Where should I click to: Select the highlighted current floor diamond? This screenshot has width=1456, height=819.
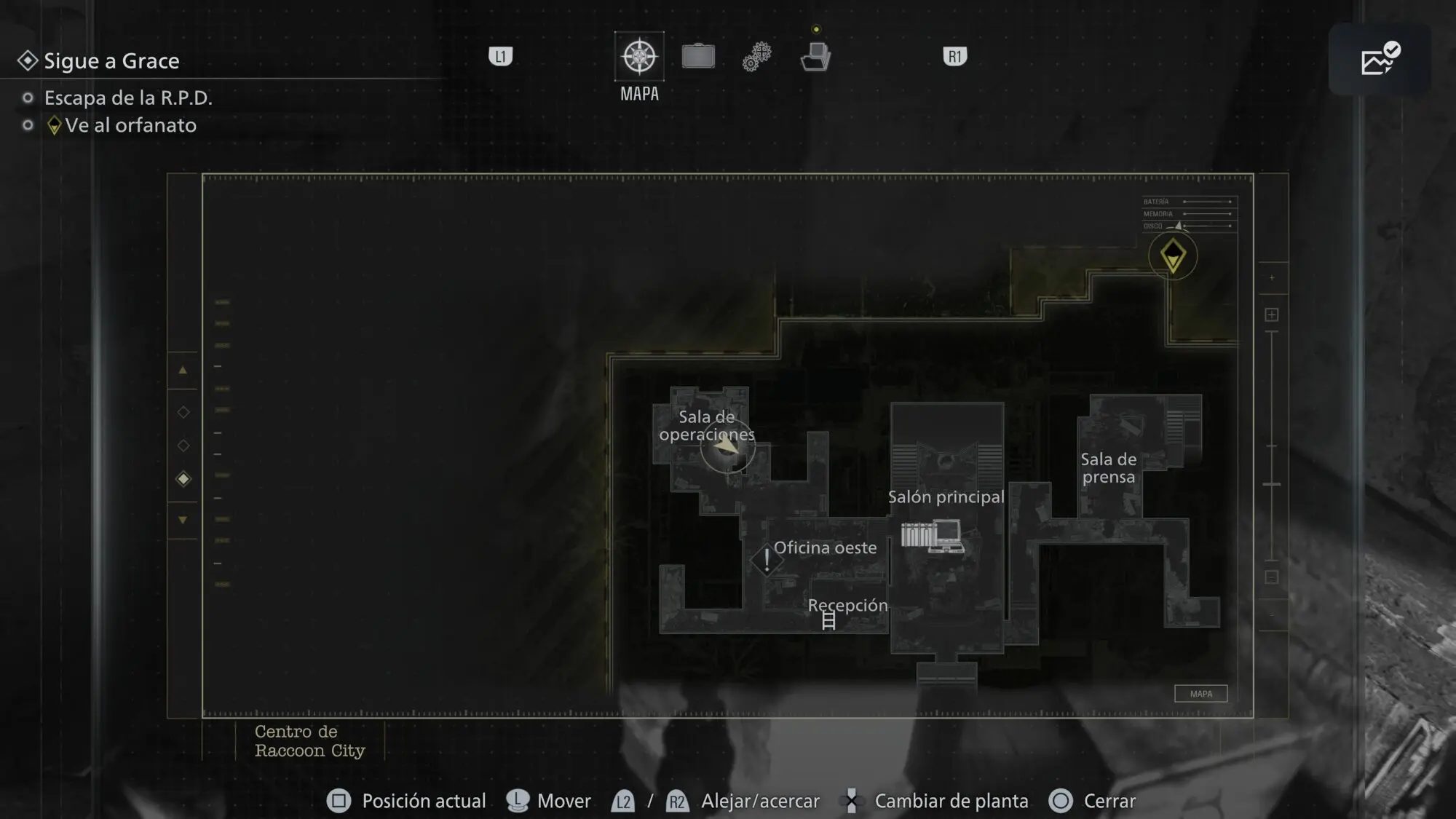(x=183, y=479)
